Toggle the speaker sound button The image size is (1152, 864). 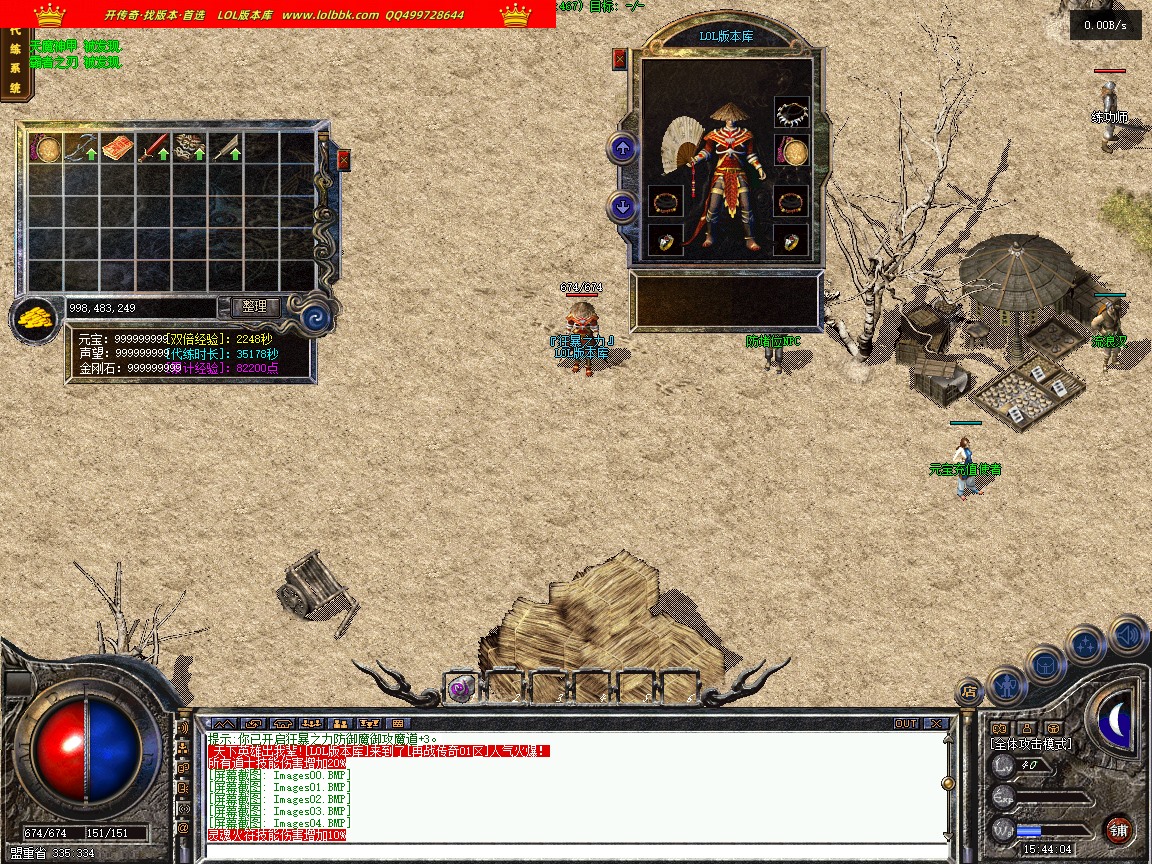pos(1127,634)
